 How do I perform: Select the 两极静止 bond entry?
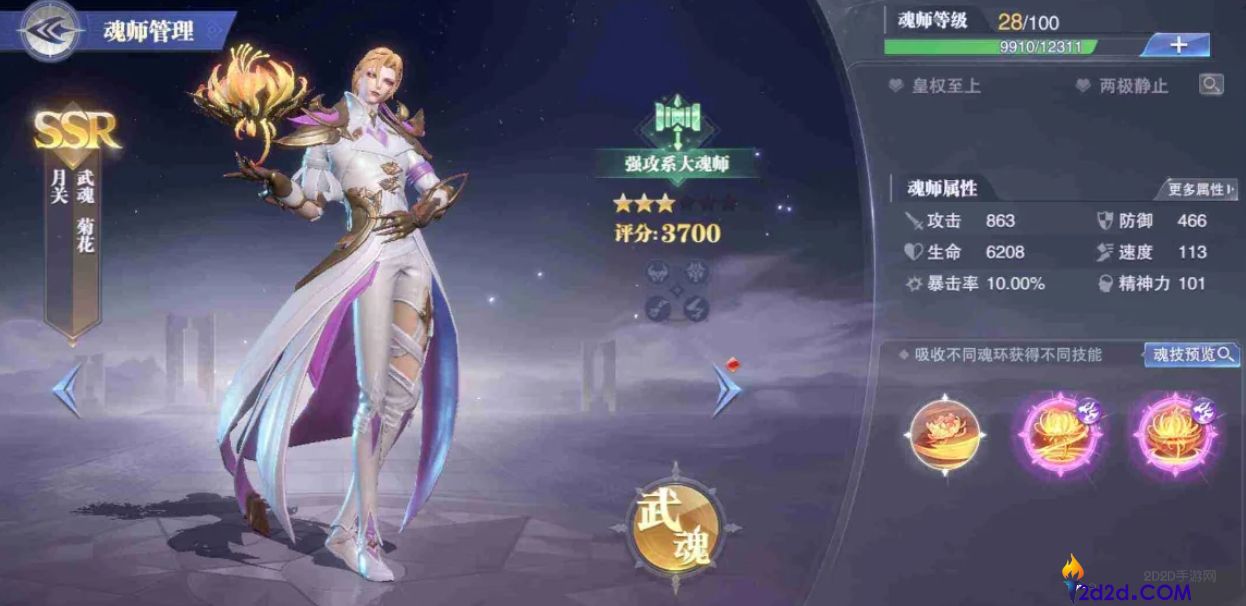pyautogui.click(x=1132, y=86)
